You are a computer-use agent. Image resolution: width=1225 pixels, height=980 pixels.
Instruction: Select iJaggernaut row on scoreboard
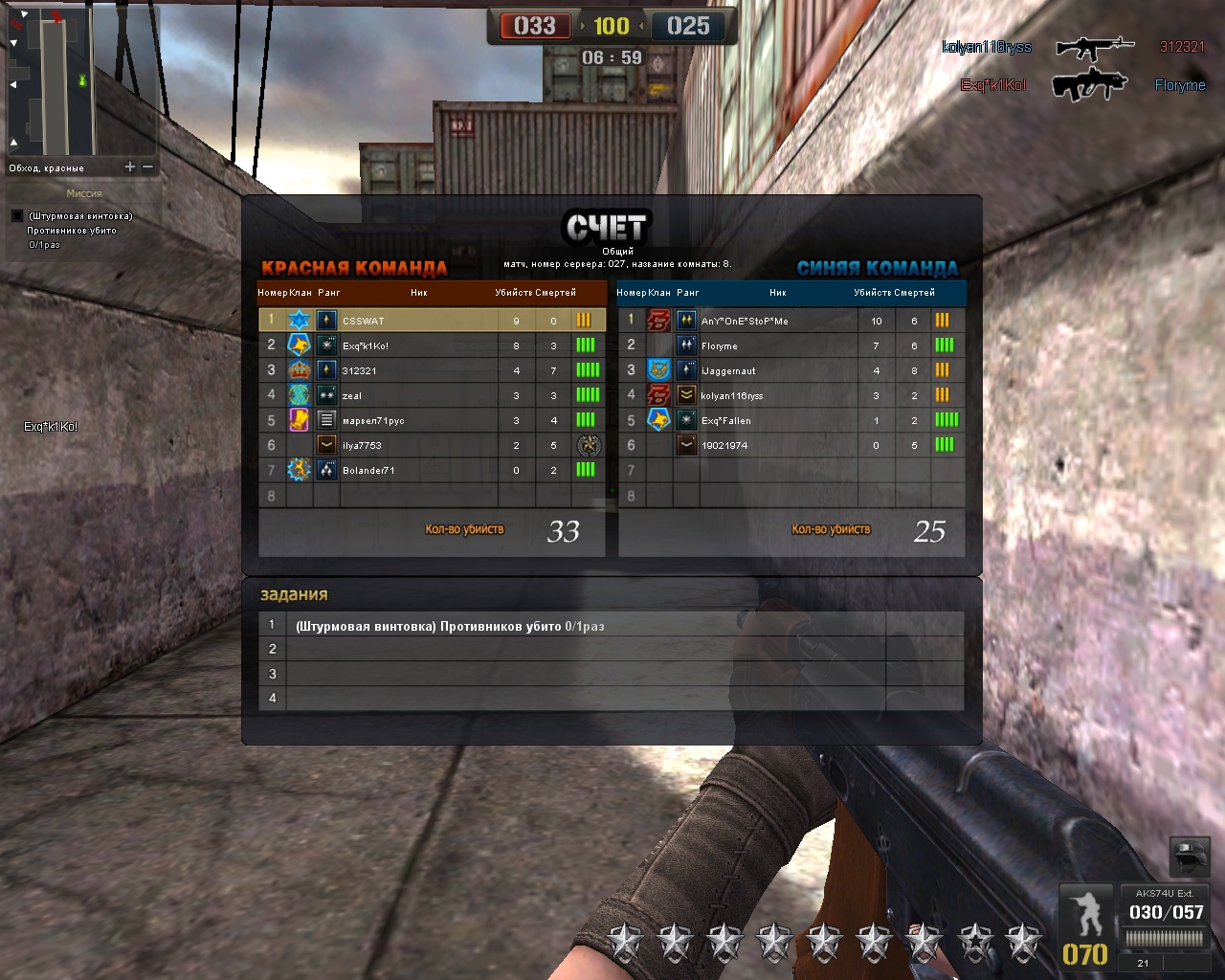click(728, 370)
